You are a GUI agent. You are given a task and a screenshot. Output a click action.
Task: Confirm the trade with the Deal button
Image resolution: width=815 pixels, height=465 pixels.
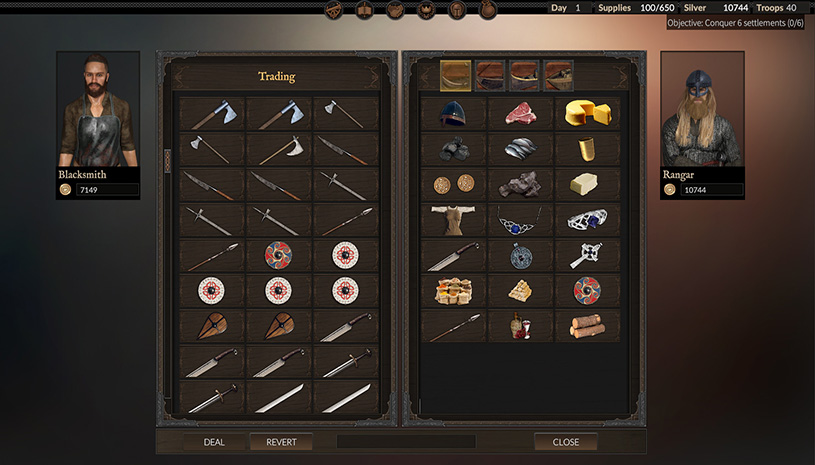[214, 441]
